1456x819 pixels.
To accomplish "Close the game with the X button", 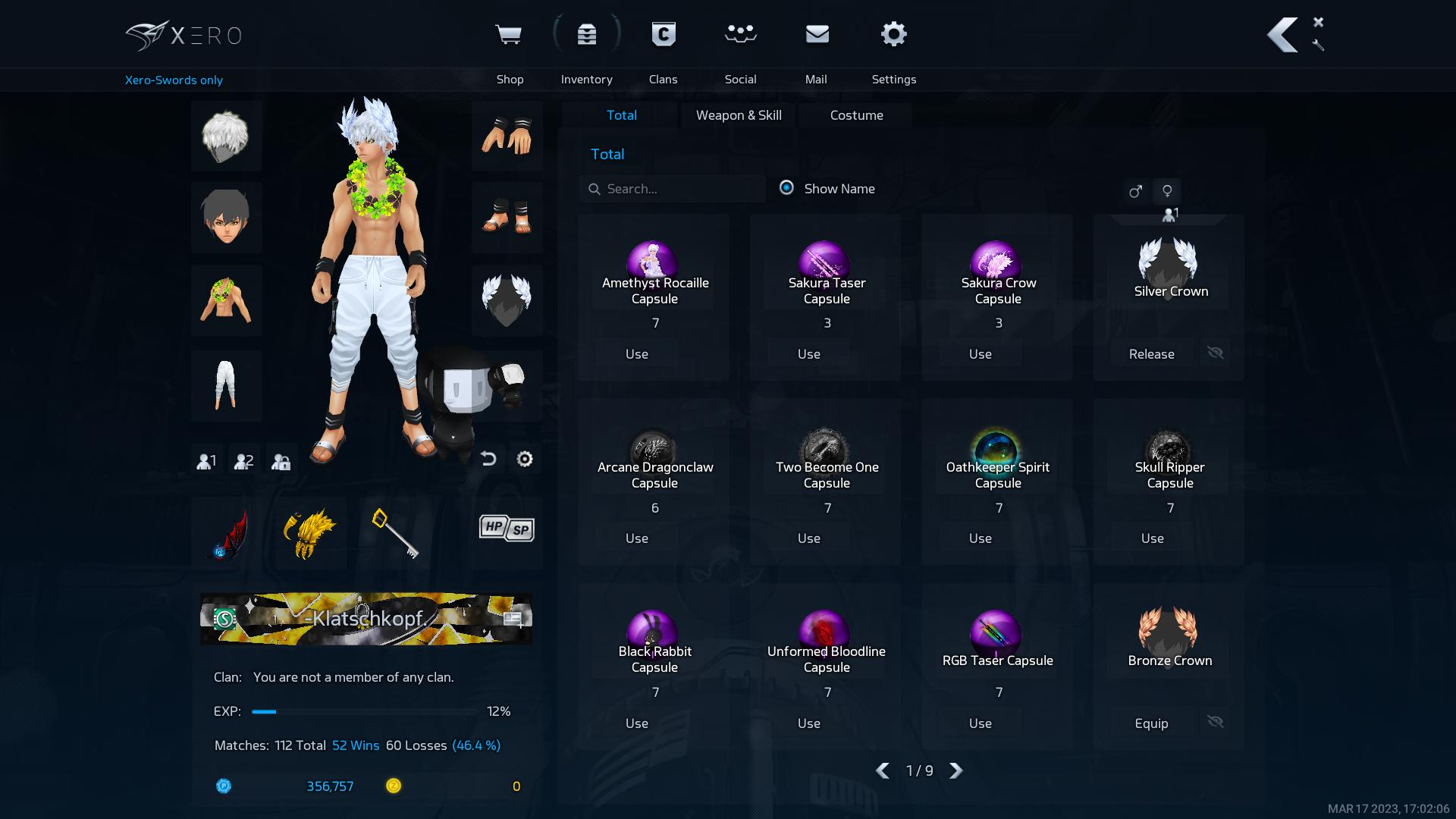I will 1318,22.
